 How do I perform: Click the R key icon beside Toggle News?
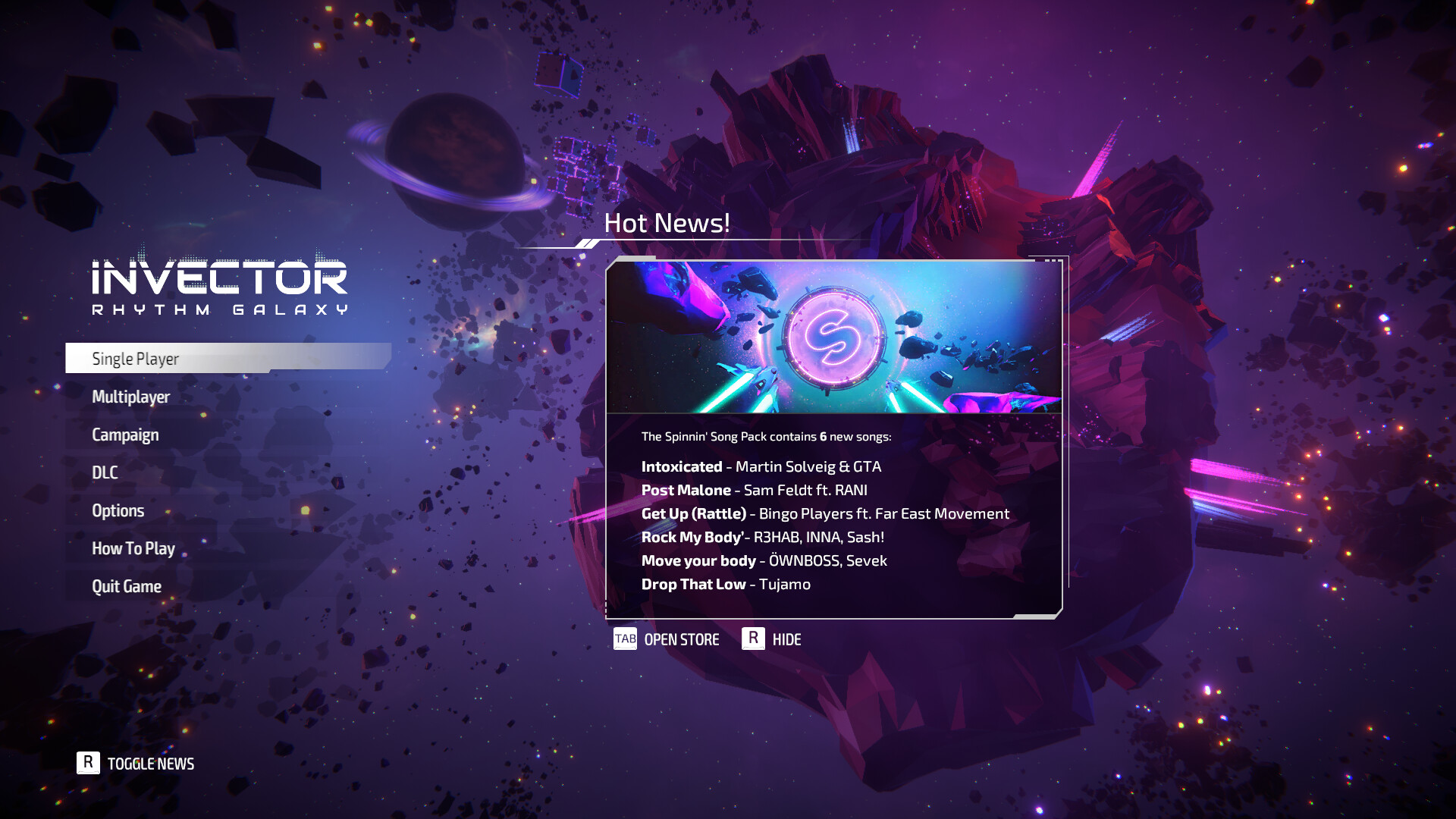tap(89, 764)
